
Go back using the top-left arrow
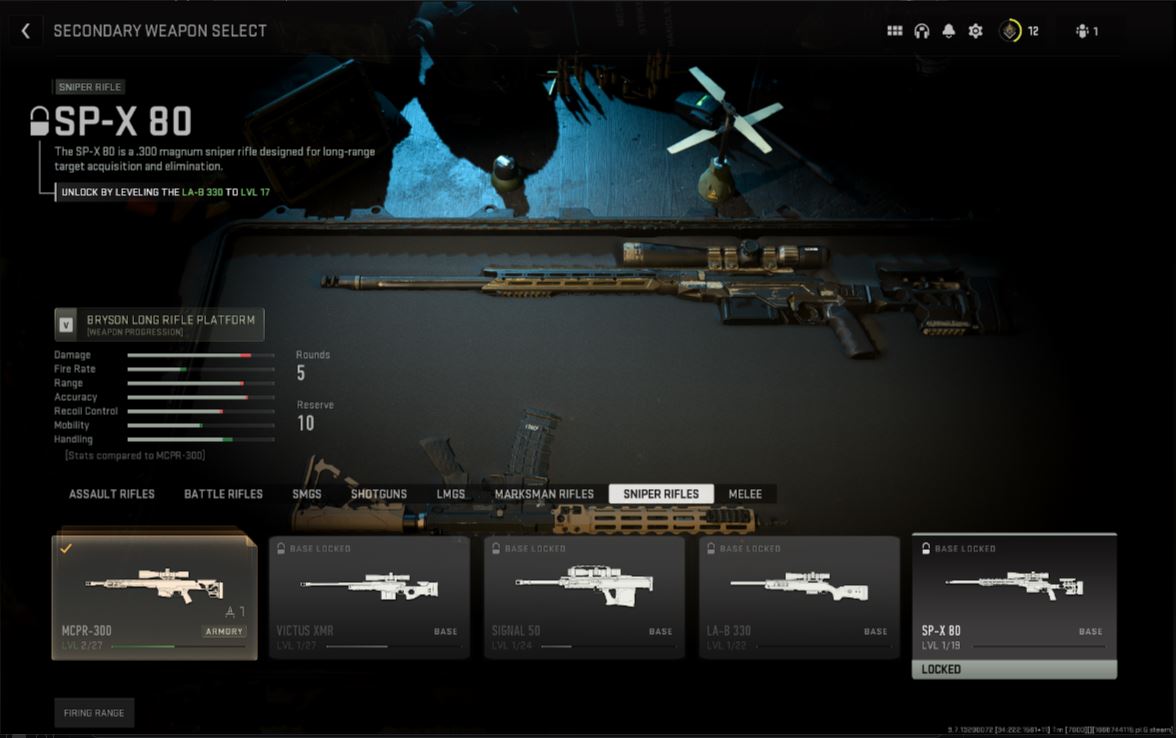click(26, 31)
